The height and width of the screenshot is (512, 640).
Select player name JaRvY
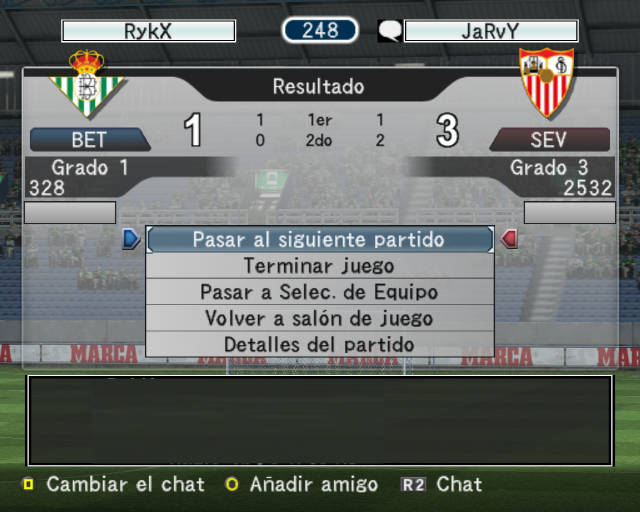[490, 31]
